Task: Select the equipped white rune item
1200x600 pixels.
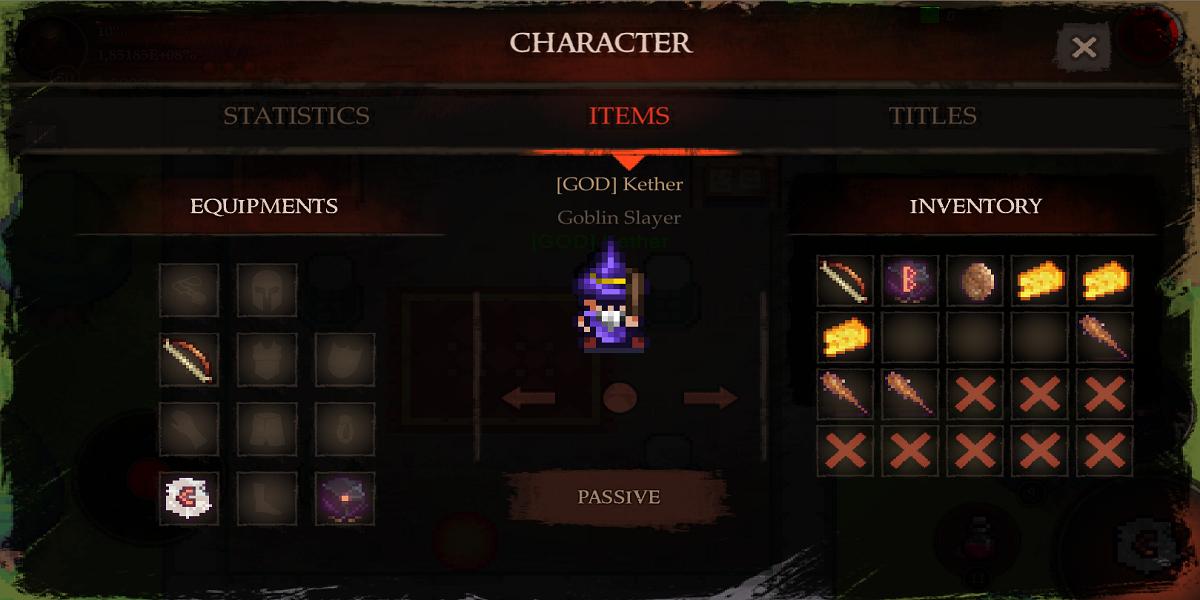Action: [x=189, y=498]
